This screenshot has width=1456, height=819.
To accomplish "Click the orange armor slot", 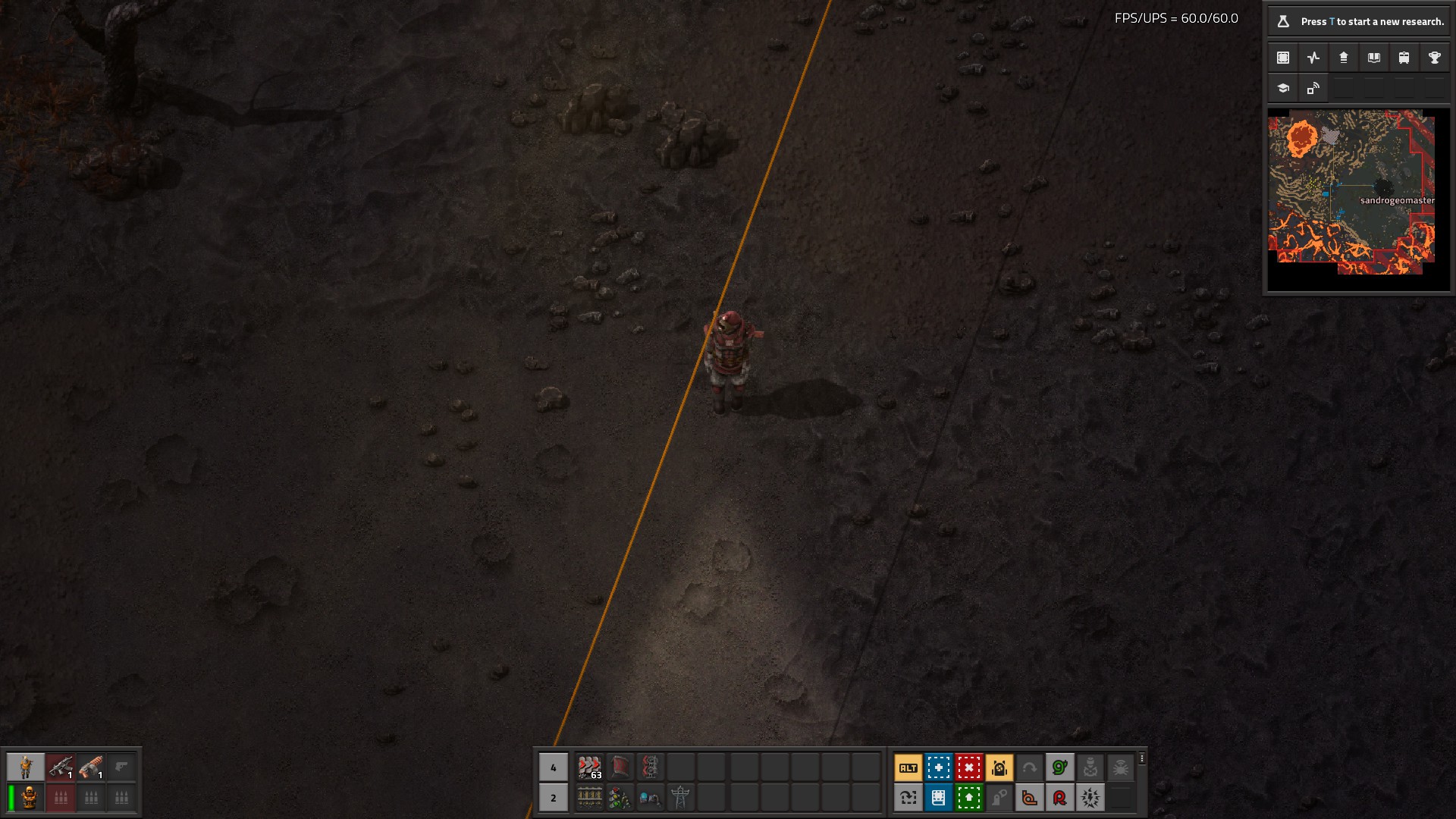I will (x=30, y=798).
